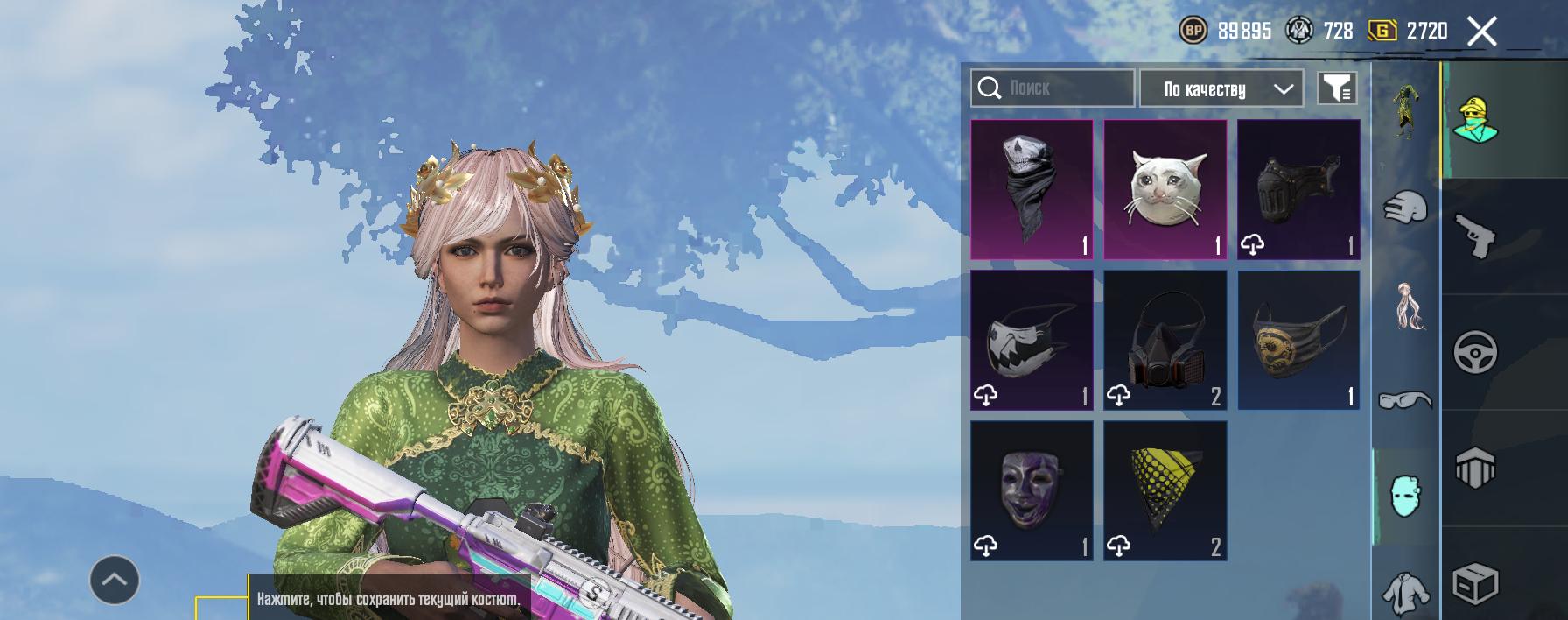
Task: Select the respirator gas mask item
Action: tap(1165, 340)
